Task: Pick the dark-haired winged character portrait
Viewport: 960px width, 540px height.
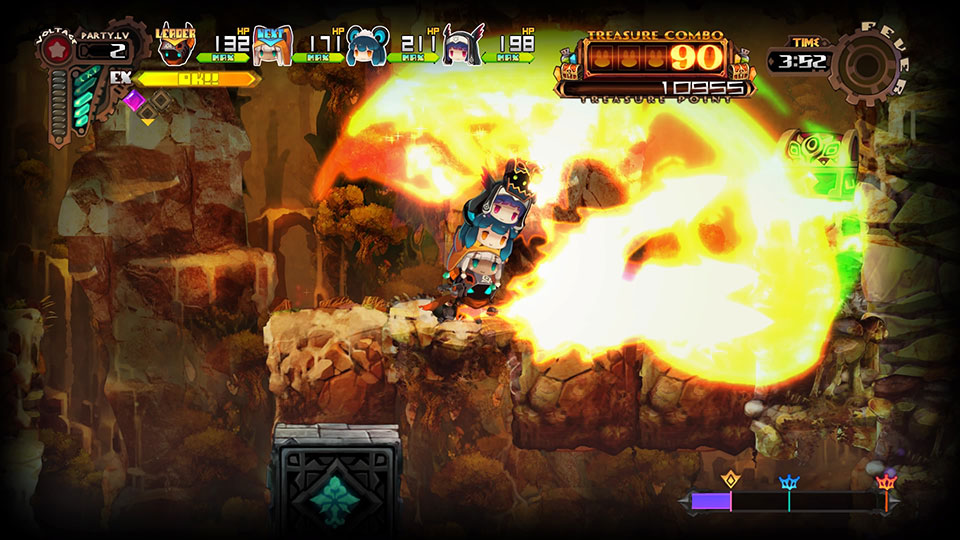Action: [x=463, y=46]
